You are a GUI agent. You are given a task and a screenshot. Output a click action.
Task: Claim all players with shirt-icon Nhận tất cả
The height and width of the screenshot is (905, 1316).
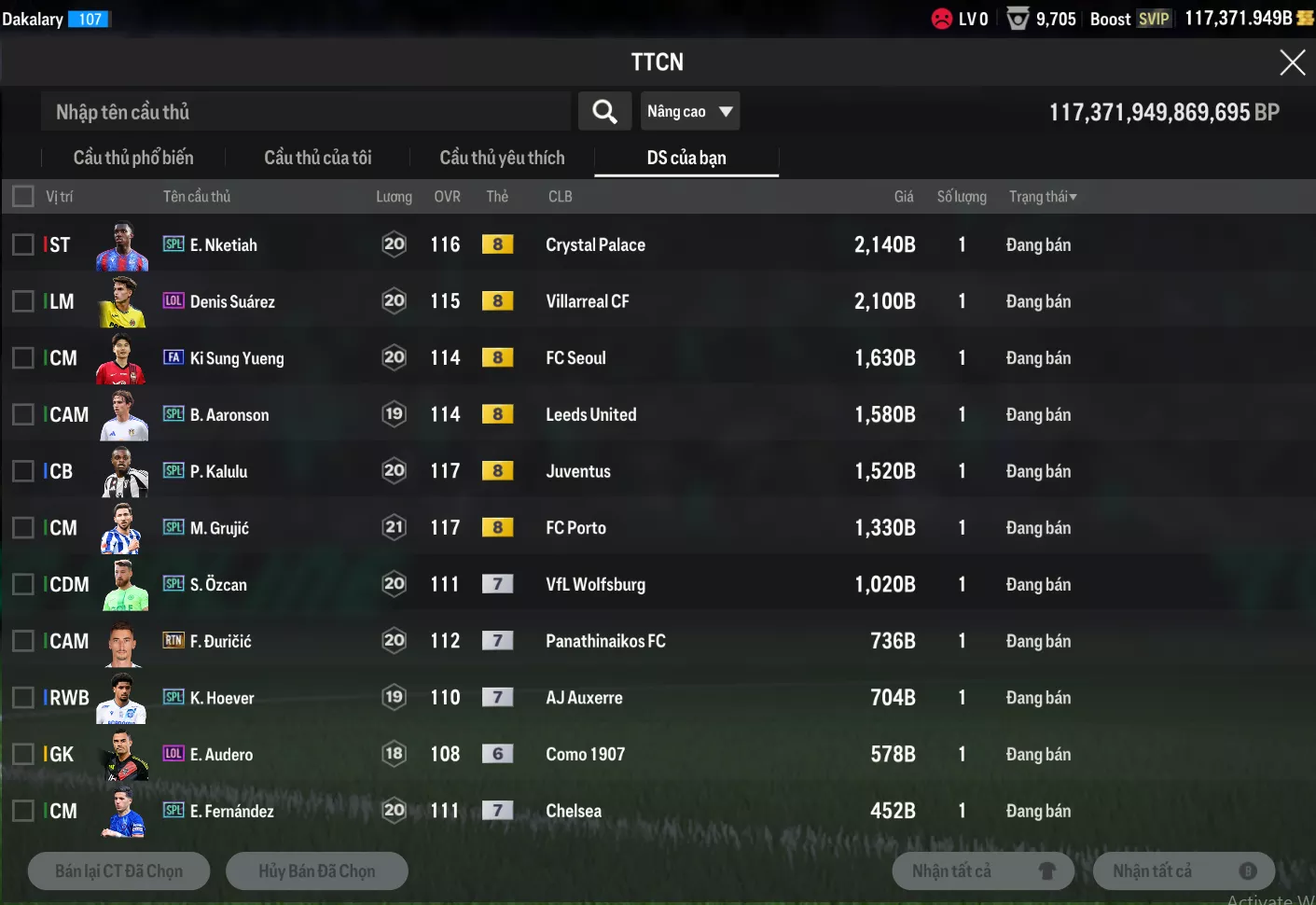983,871
